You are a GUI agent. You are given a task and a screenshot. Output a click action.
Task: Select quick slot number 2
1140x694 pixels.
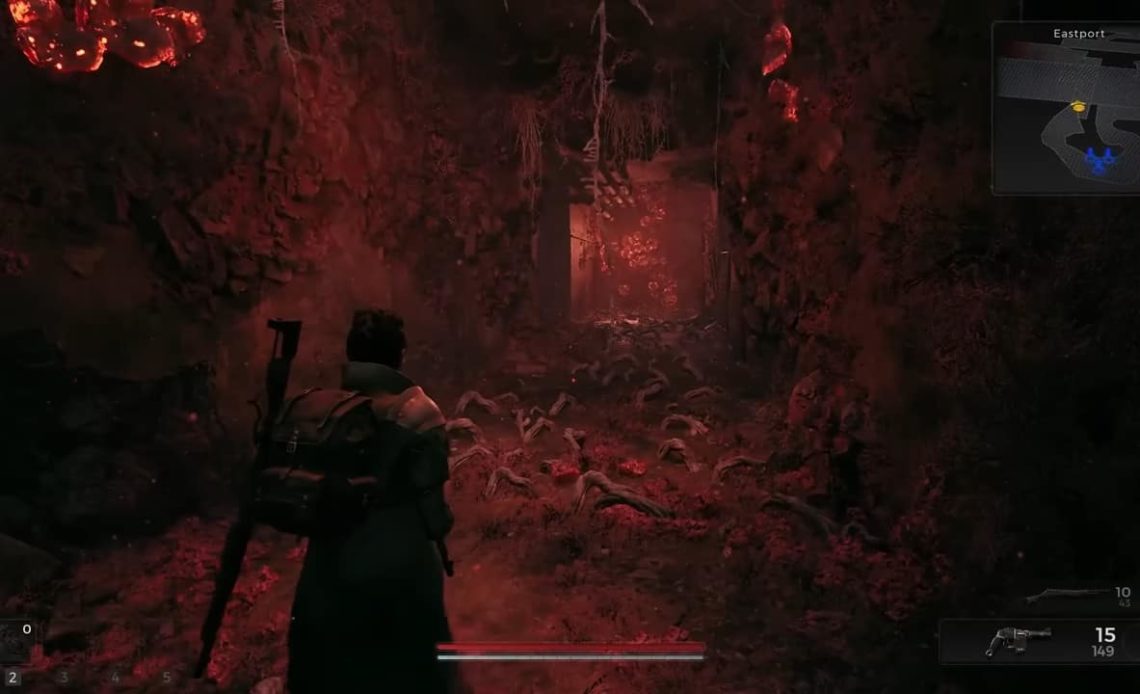click(13, 678)
